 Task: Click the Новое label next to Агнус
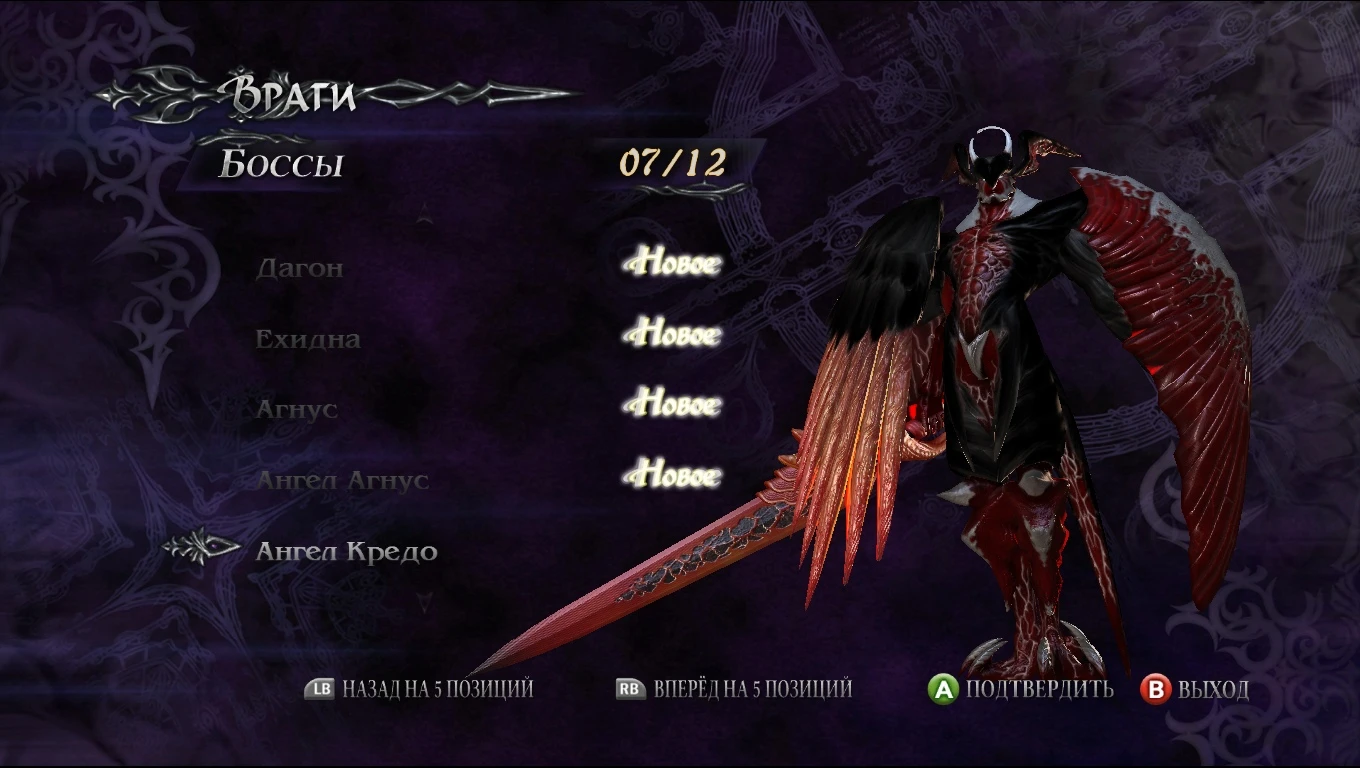(671, 403)
